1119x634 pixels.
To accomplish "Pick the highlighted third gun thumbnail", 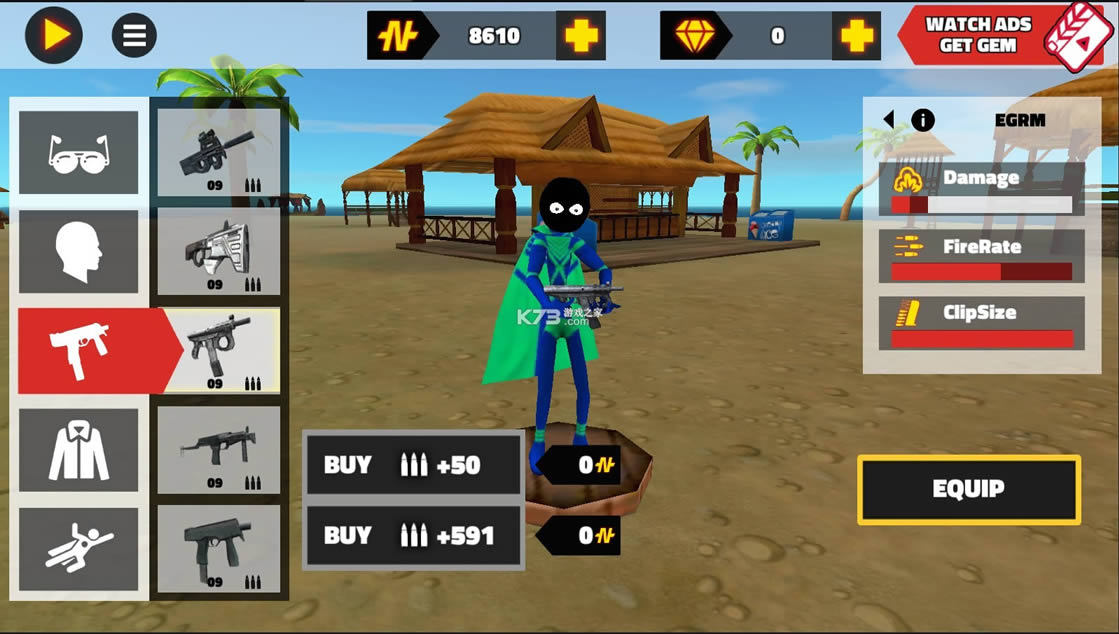I will (222, 350).
